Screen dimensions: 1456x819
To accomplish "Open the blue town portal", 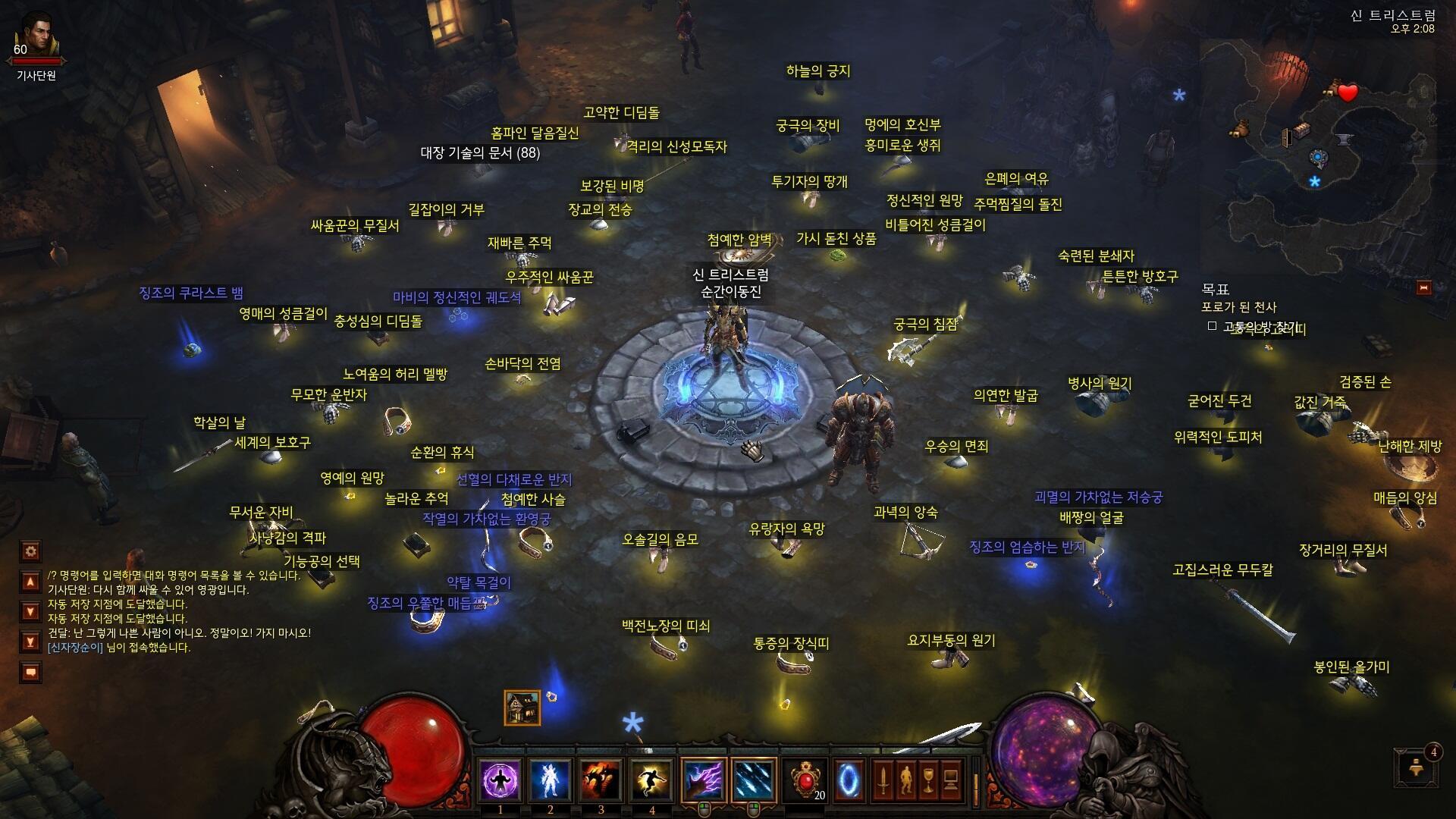I will (849, 780).
